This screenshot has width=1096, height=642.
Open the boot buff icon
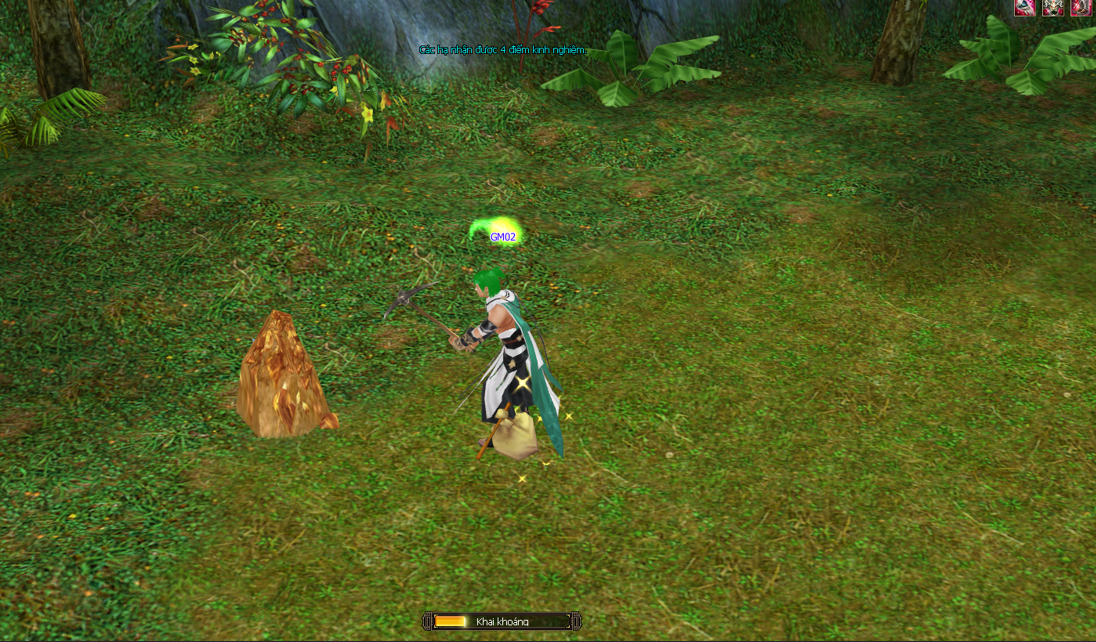point(1081,7)
